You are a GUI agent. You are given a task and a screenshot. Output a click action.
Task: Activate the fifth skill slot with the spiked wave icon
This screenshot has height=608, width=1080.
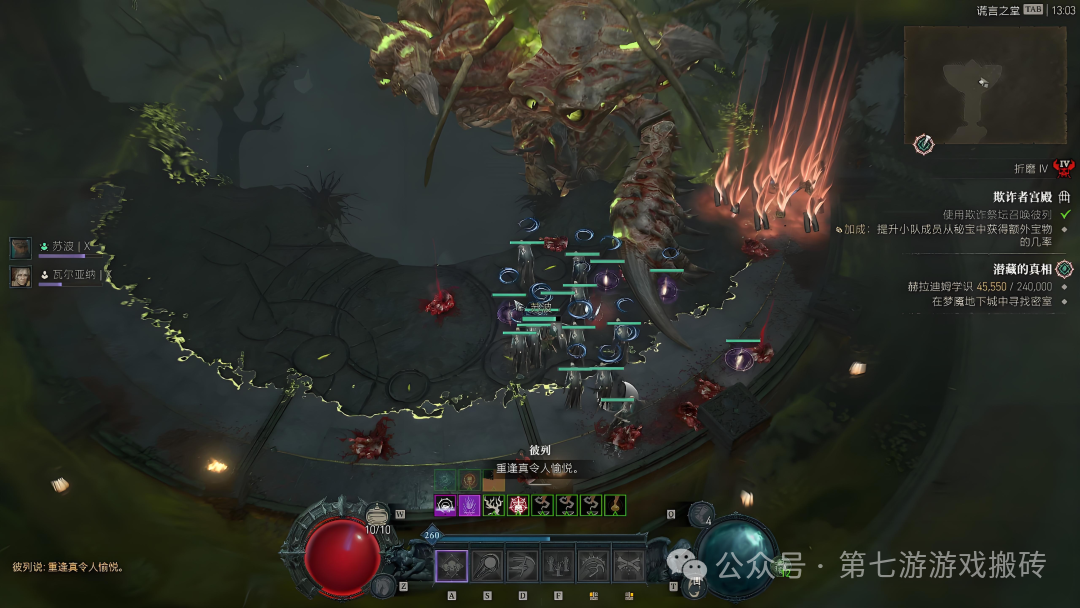(x=593, y=567)
